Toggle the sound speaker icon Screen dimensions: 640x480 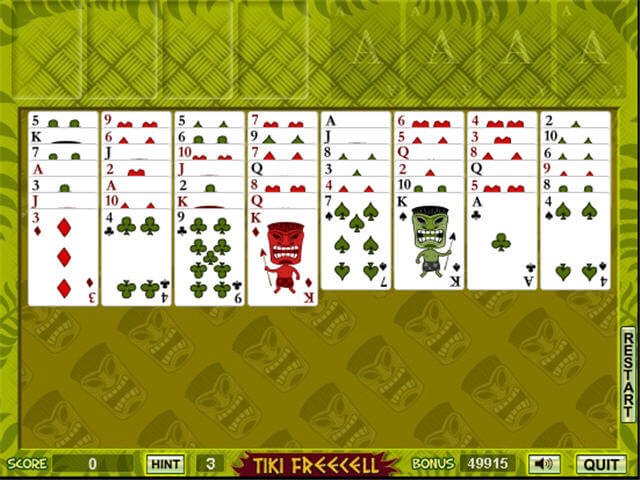544,464
